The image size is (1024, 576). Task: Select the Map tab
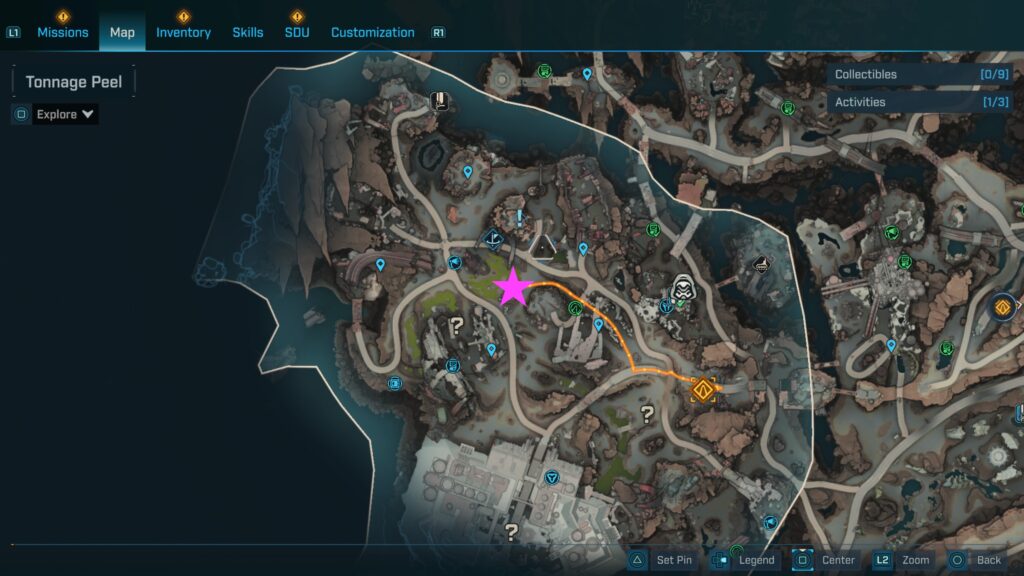[x=122, y=32]
